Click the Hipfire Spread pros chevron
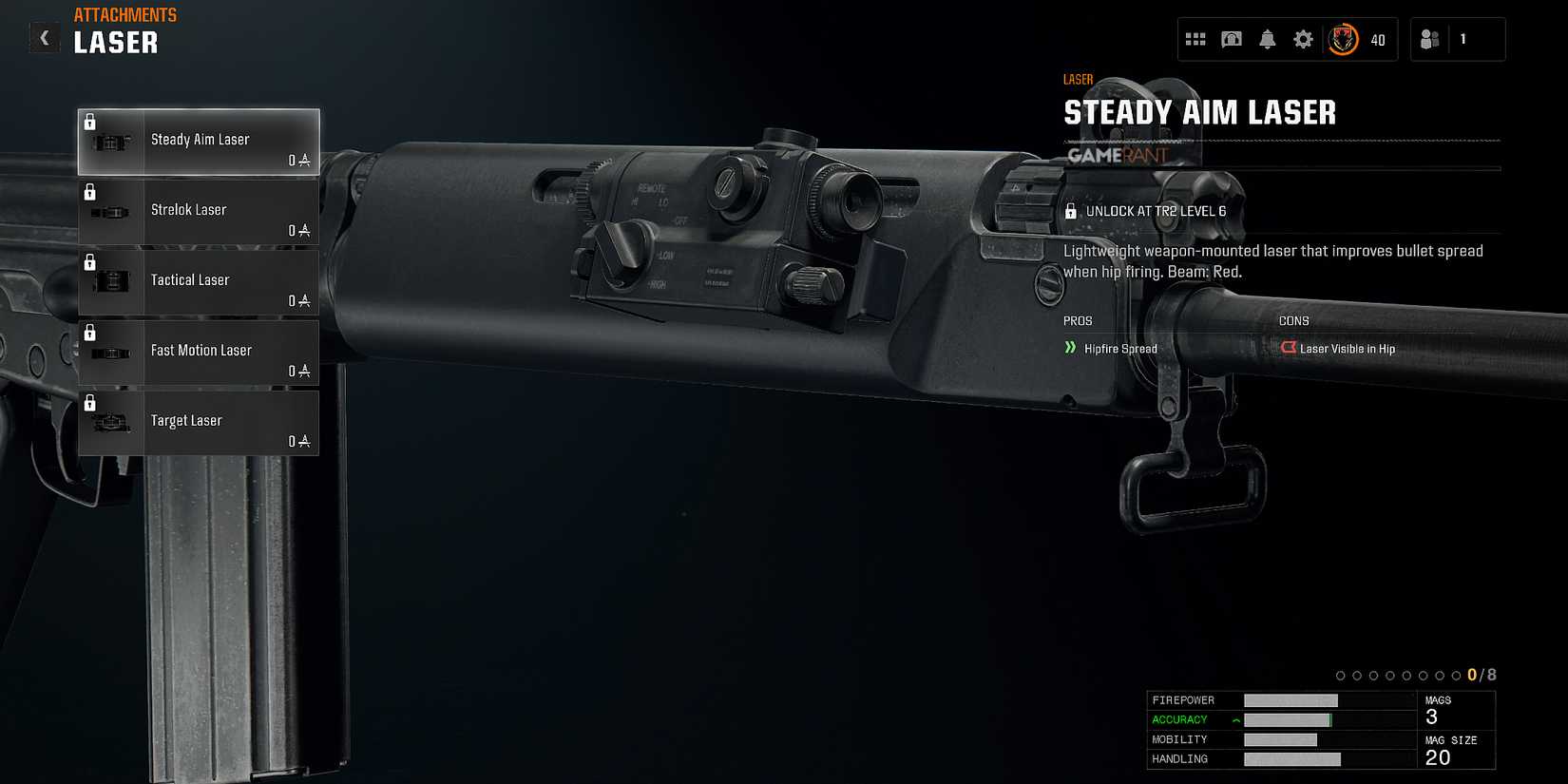Viewport: 1568px width, 784px height. pos(1071,349)
